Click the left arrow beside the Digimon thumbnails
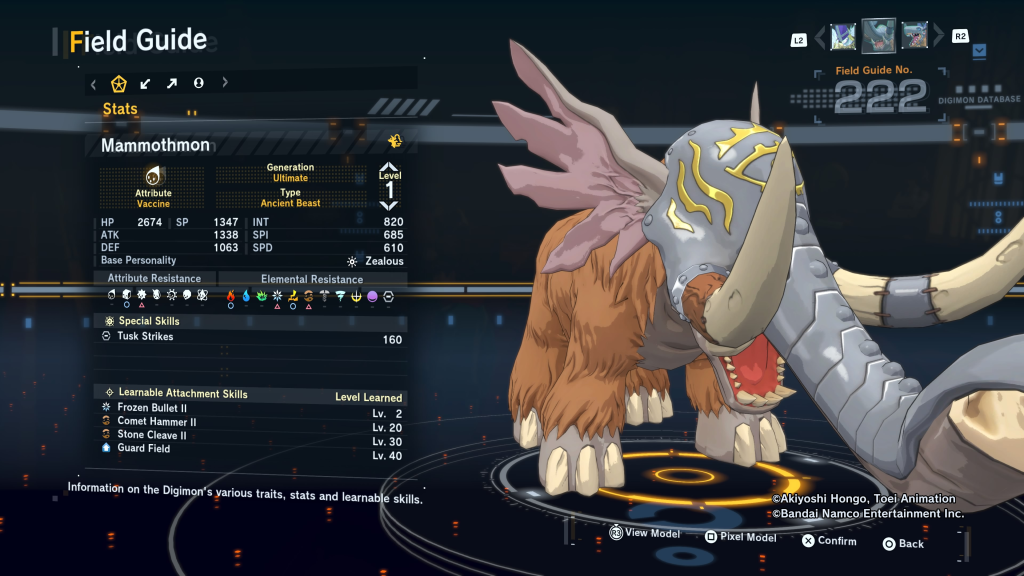The height and width of the screenshot is (576, 1024). tap(821, 38)
